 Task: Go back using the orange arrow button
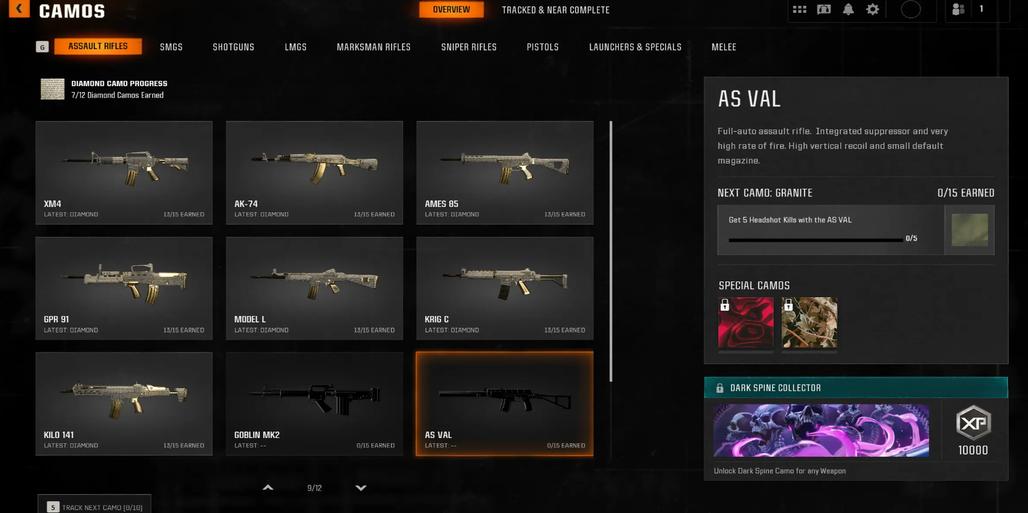click(18, 9)
